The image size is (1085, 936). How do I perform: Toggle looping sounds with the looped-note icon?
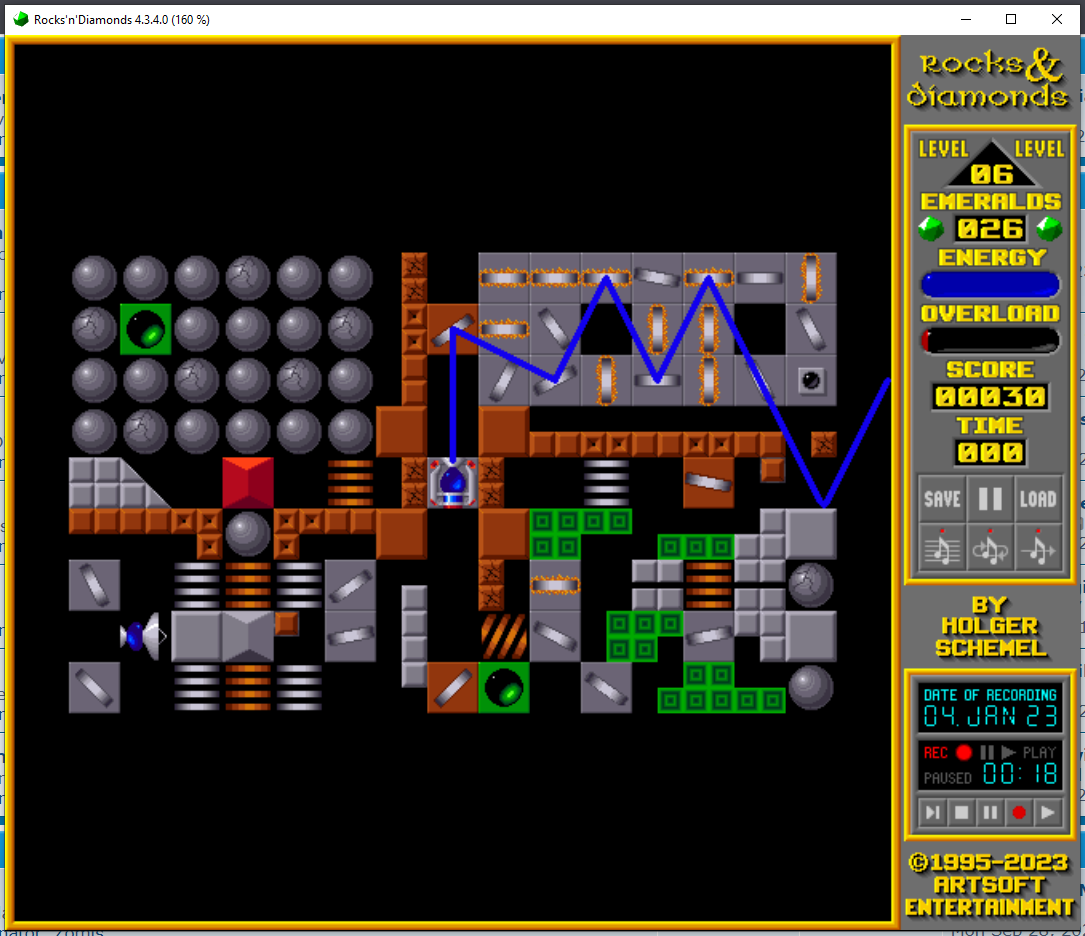[990, 546]
